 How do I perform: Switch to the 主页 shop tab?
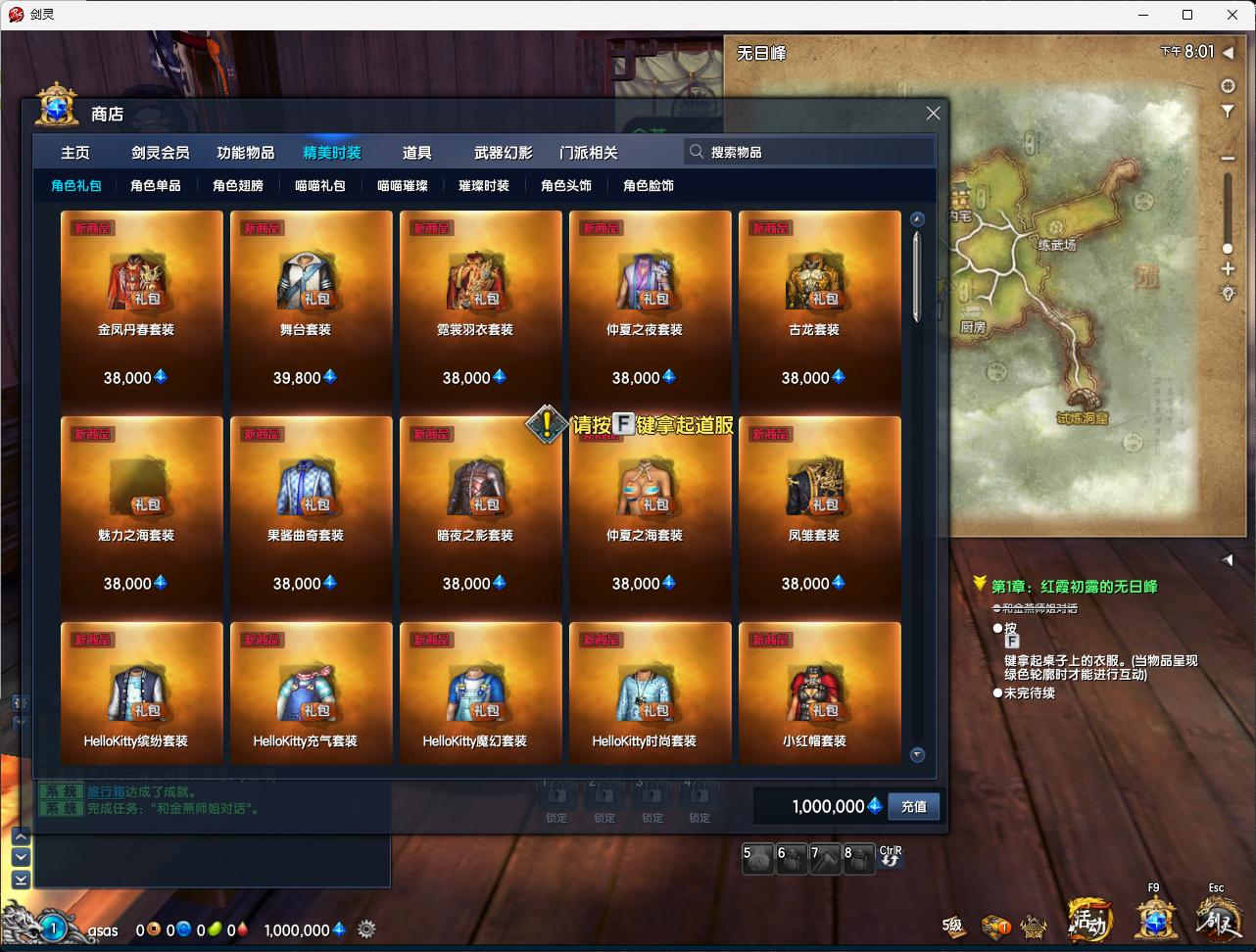(75, 153)
